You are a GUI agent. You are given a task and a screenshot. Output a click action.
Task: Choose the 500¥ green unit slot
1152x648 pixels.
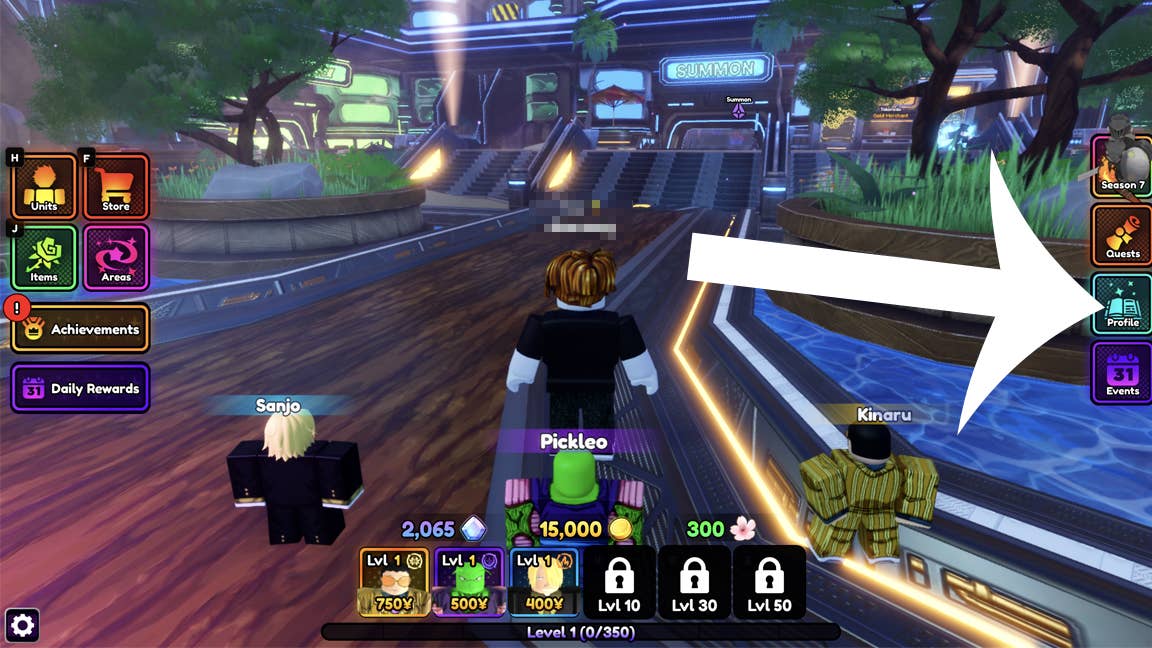point(469,582)
